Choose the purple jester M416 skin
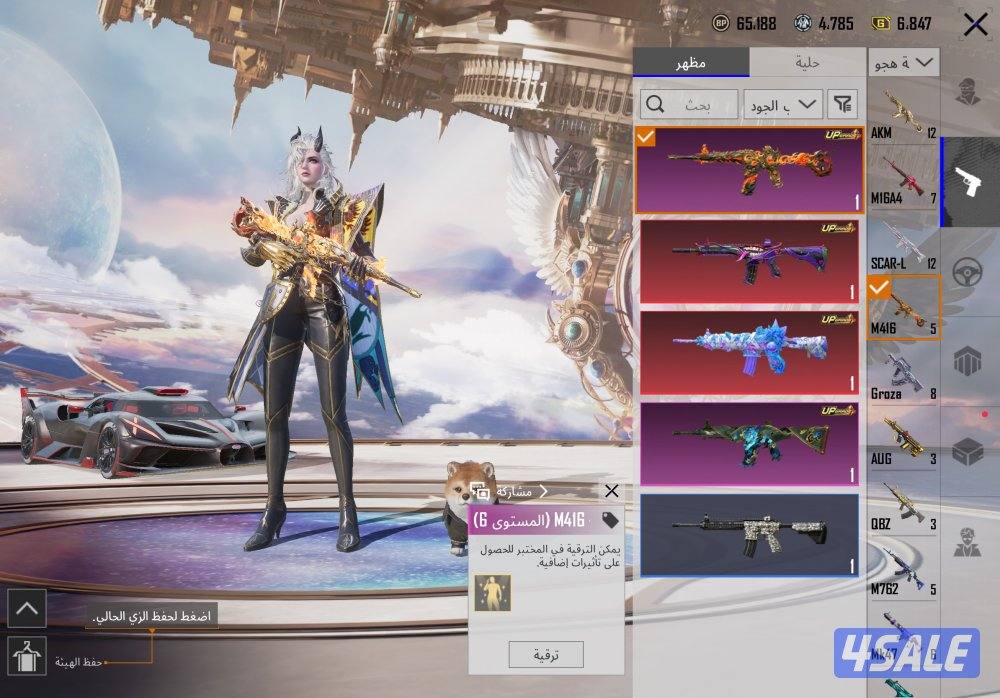1000x698 pixels. pos(749,261)
